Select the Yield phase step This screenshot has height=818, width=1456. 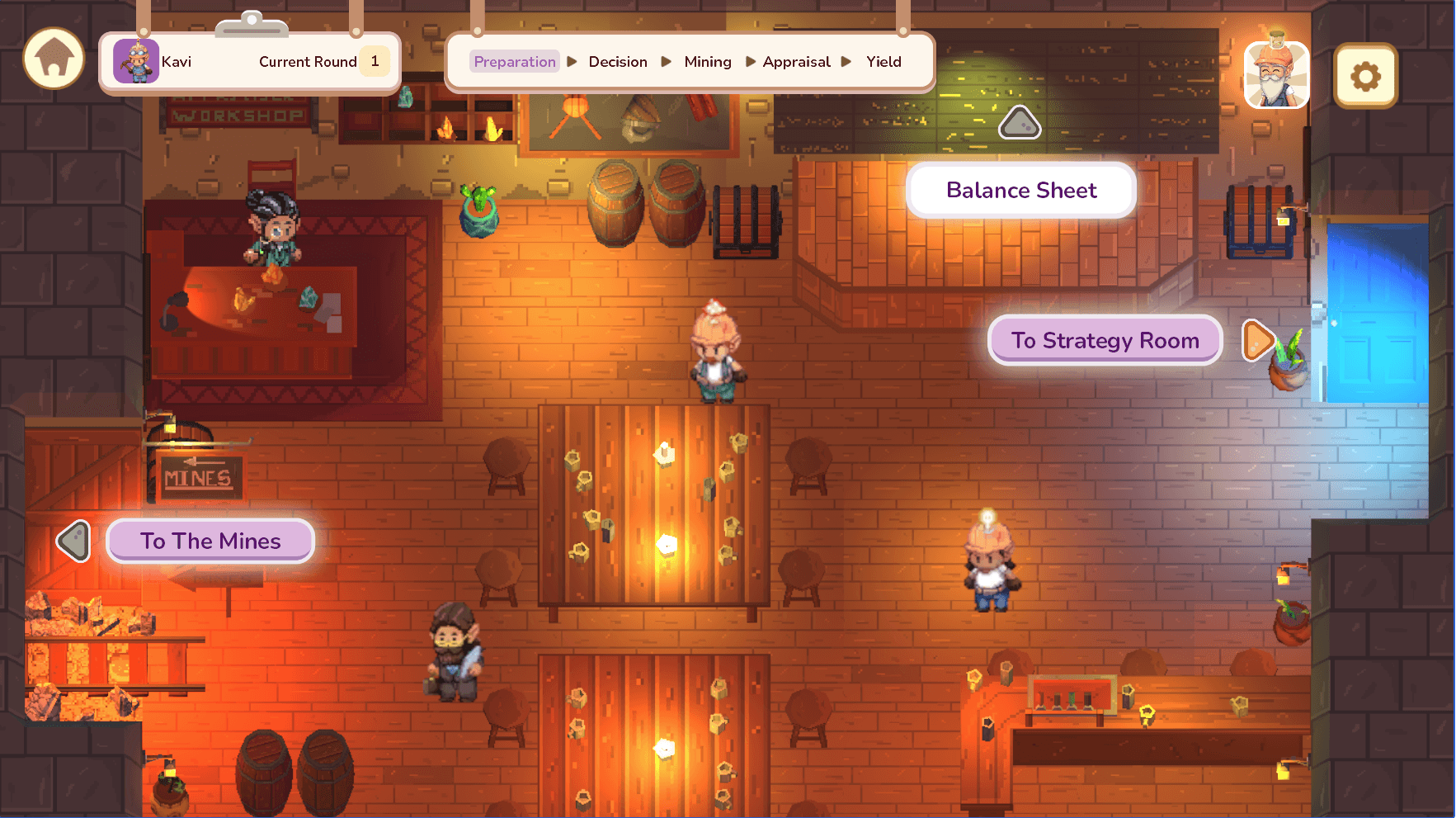pos(883,62)
